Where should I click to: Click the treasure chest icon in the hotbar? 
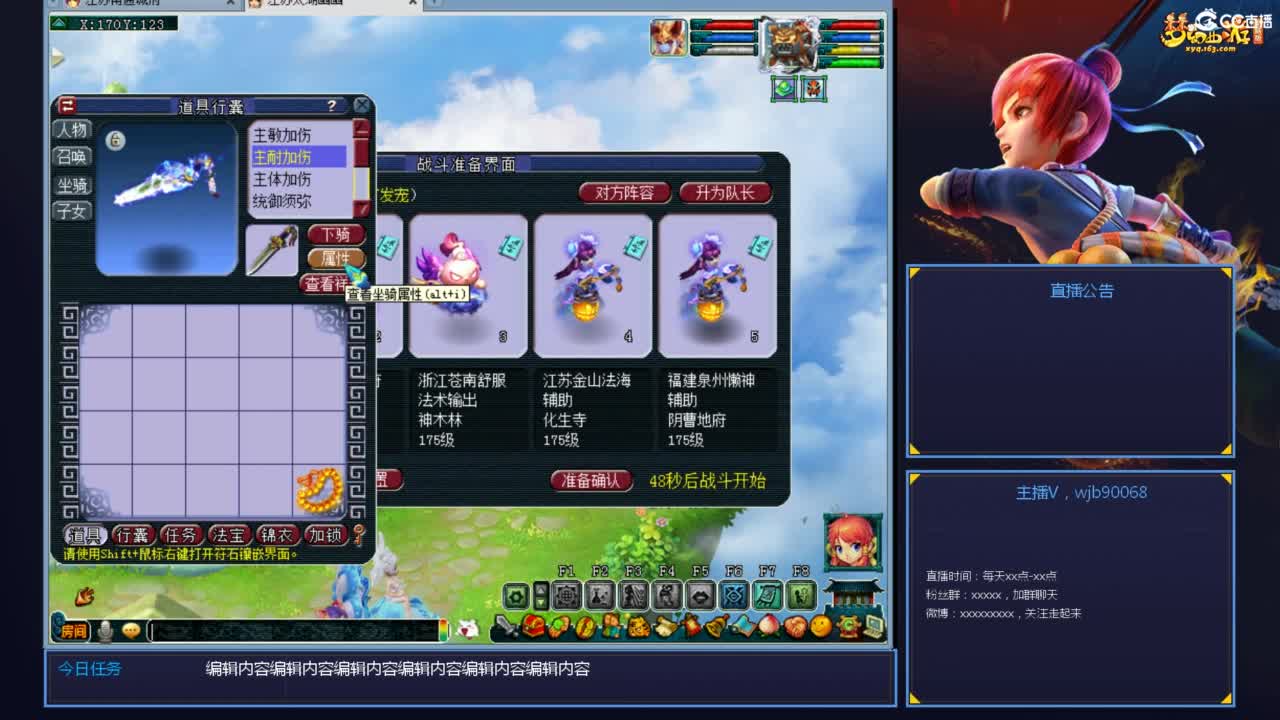[534, 626]
